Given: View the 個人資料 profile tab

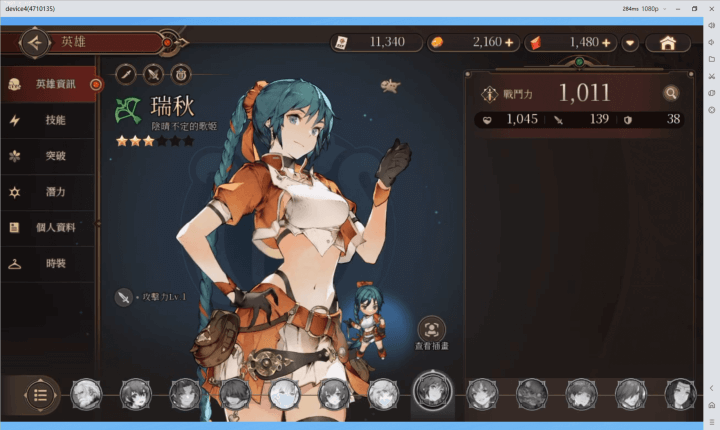Looking at the screenshot, I should [x=50, y=228].
